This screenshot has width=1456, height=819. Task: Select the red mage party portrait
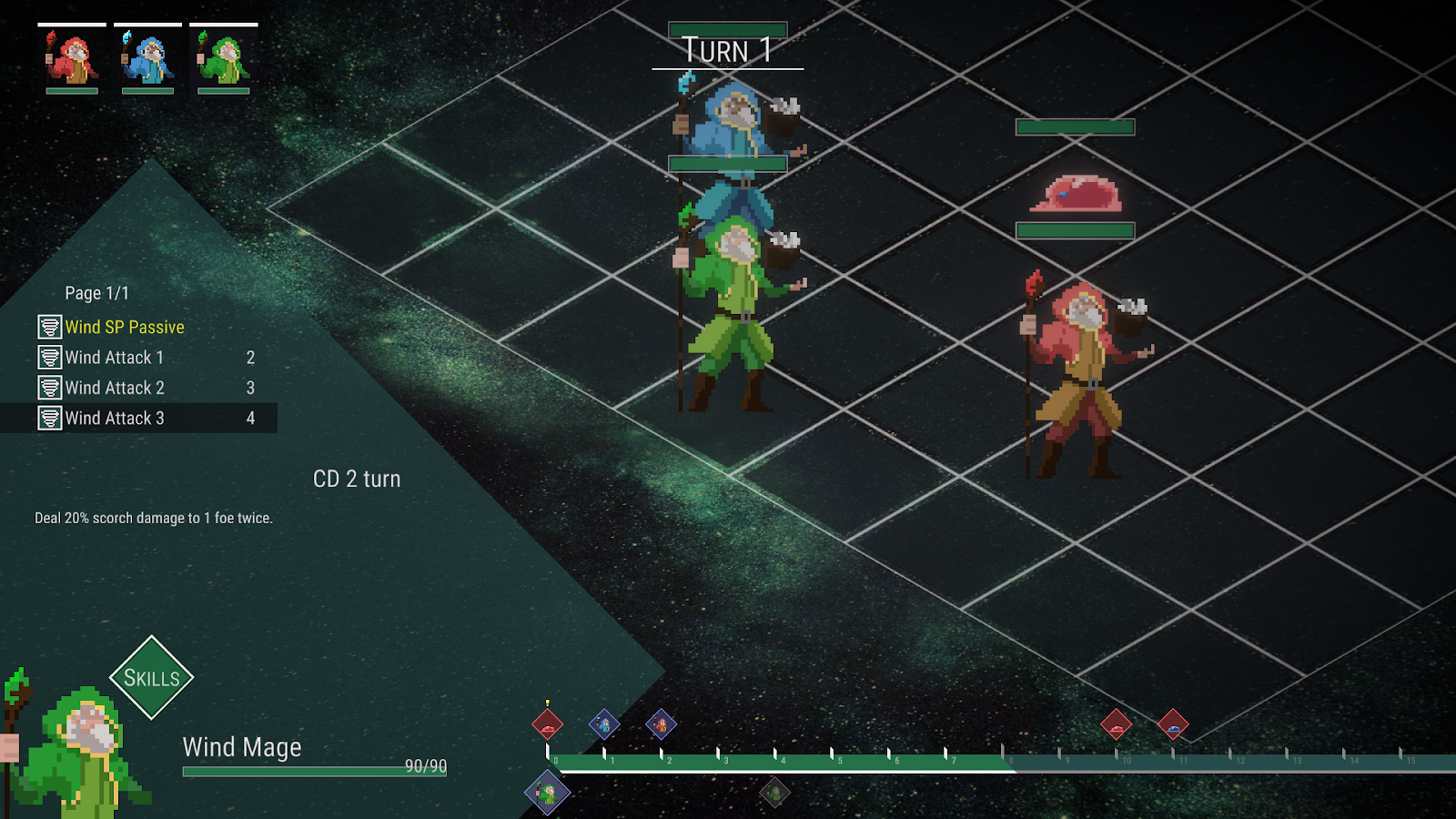(72, 59)
